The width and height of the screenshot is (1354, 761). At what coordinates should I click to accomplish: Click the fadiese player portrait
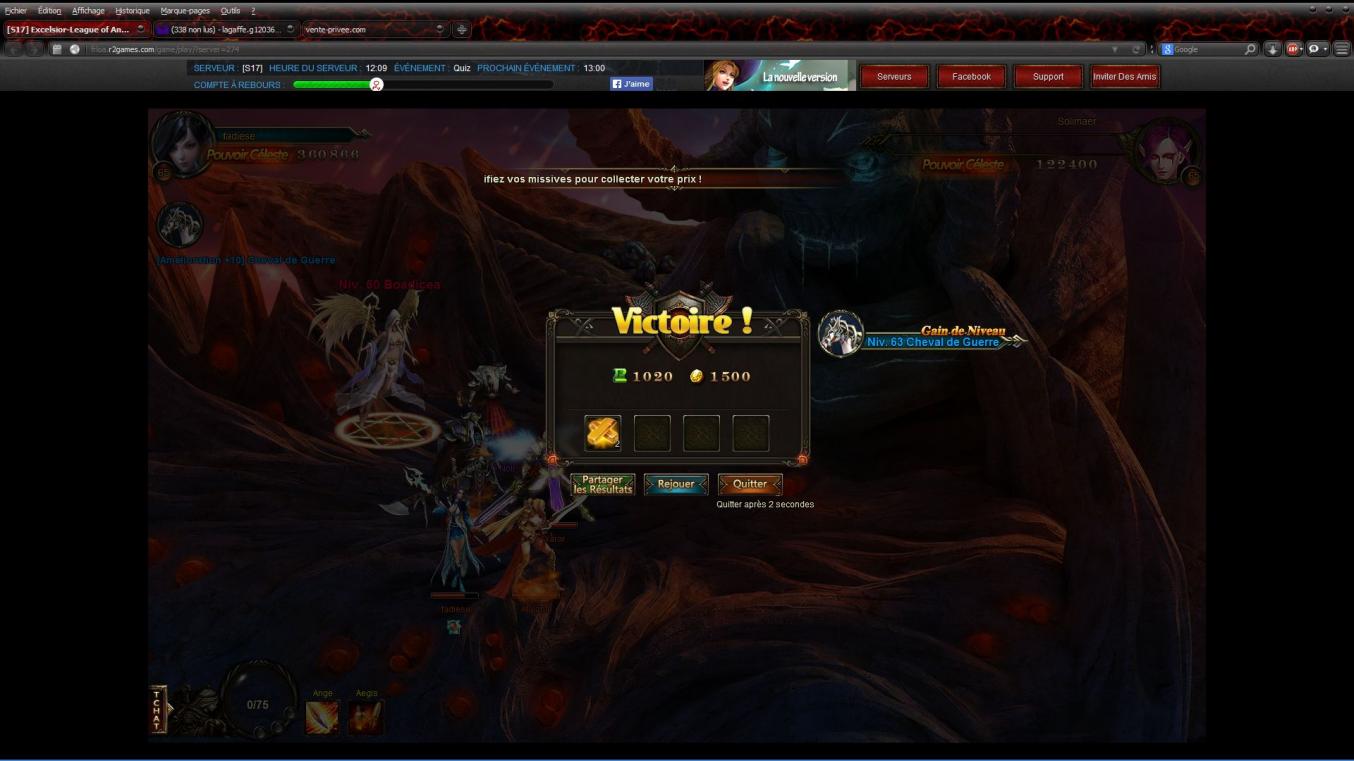180,145
